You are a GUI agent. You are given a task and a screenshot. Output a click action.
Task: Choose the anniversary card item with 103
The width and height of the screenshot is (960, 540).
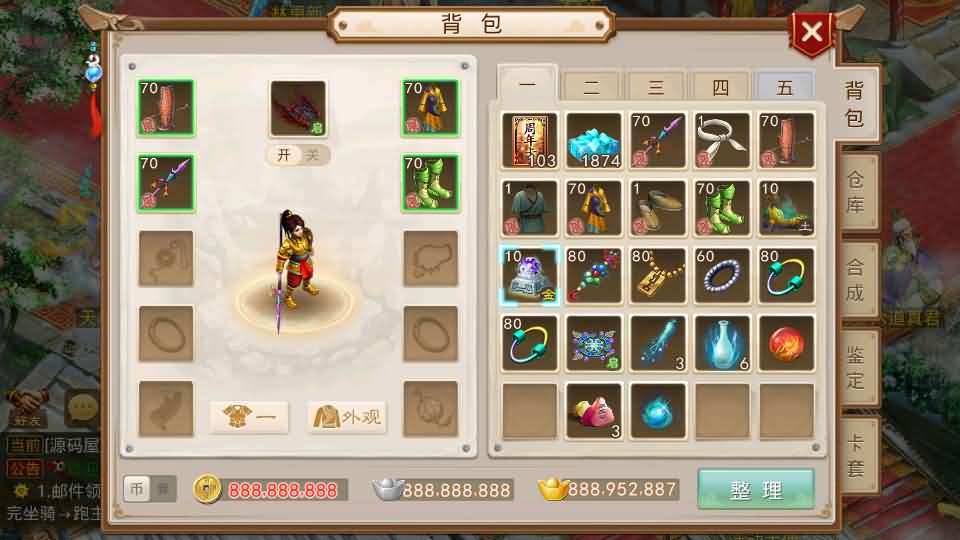click(x=530, y=141)
